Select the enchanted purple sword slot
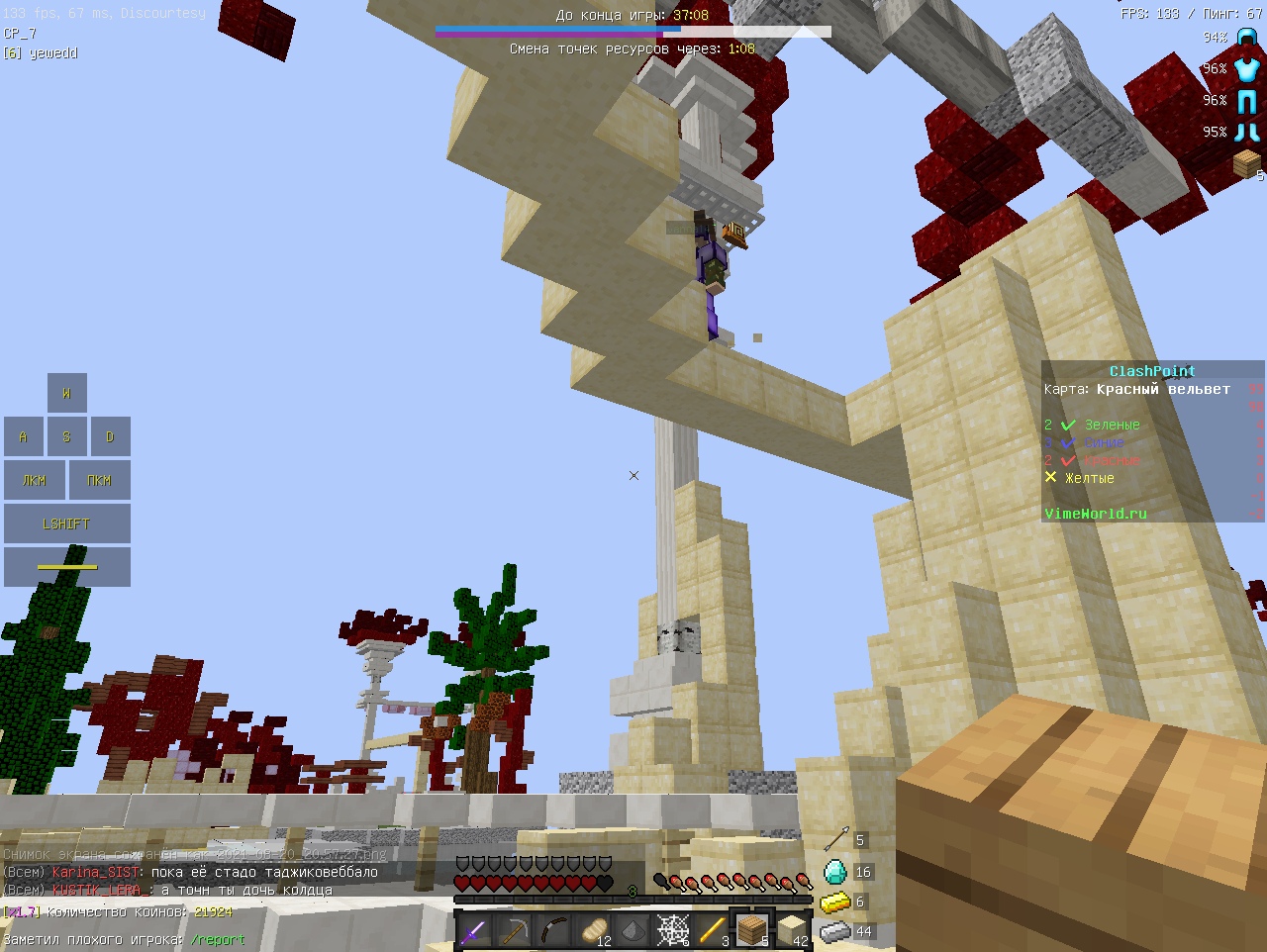Screen dimensions: 1267x952 [474, 931]
